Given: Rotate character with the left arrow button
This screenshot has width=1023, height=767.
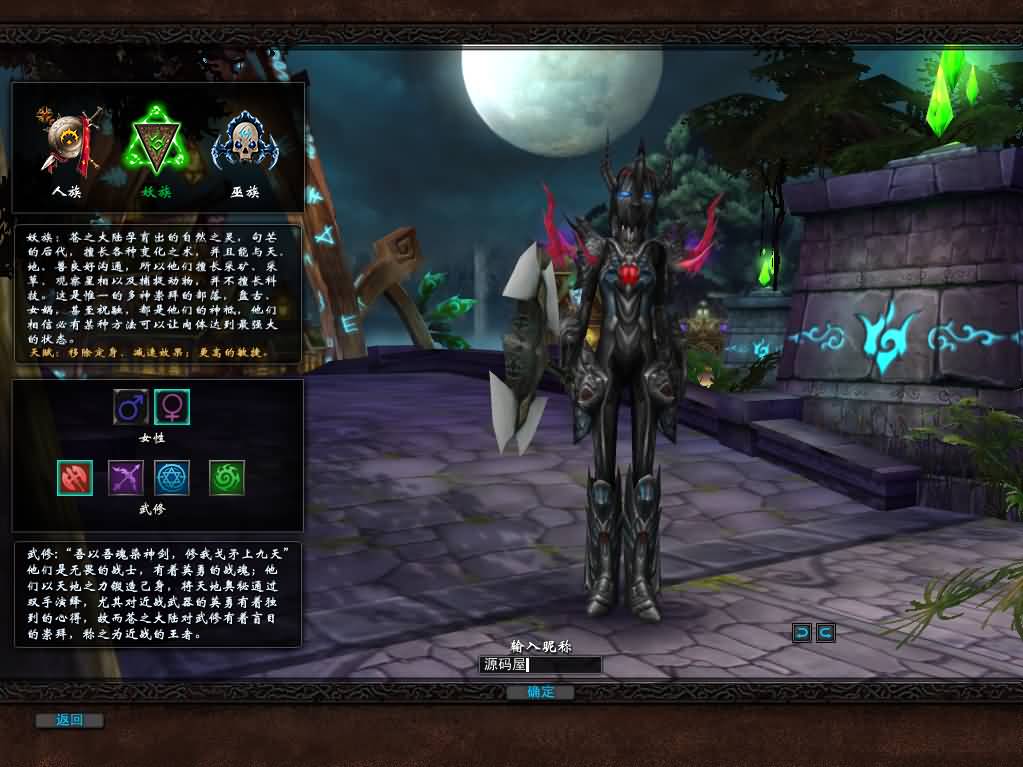Looking at the screenshot, I should point(801,632).
